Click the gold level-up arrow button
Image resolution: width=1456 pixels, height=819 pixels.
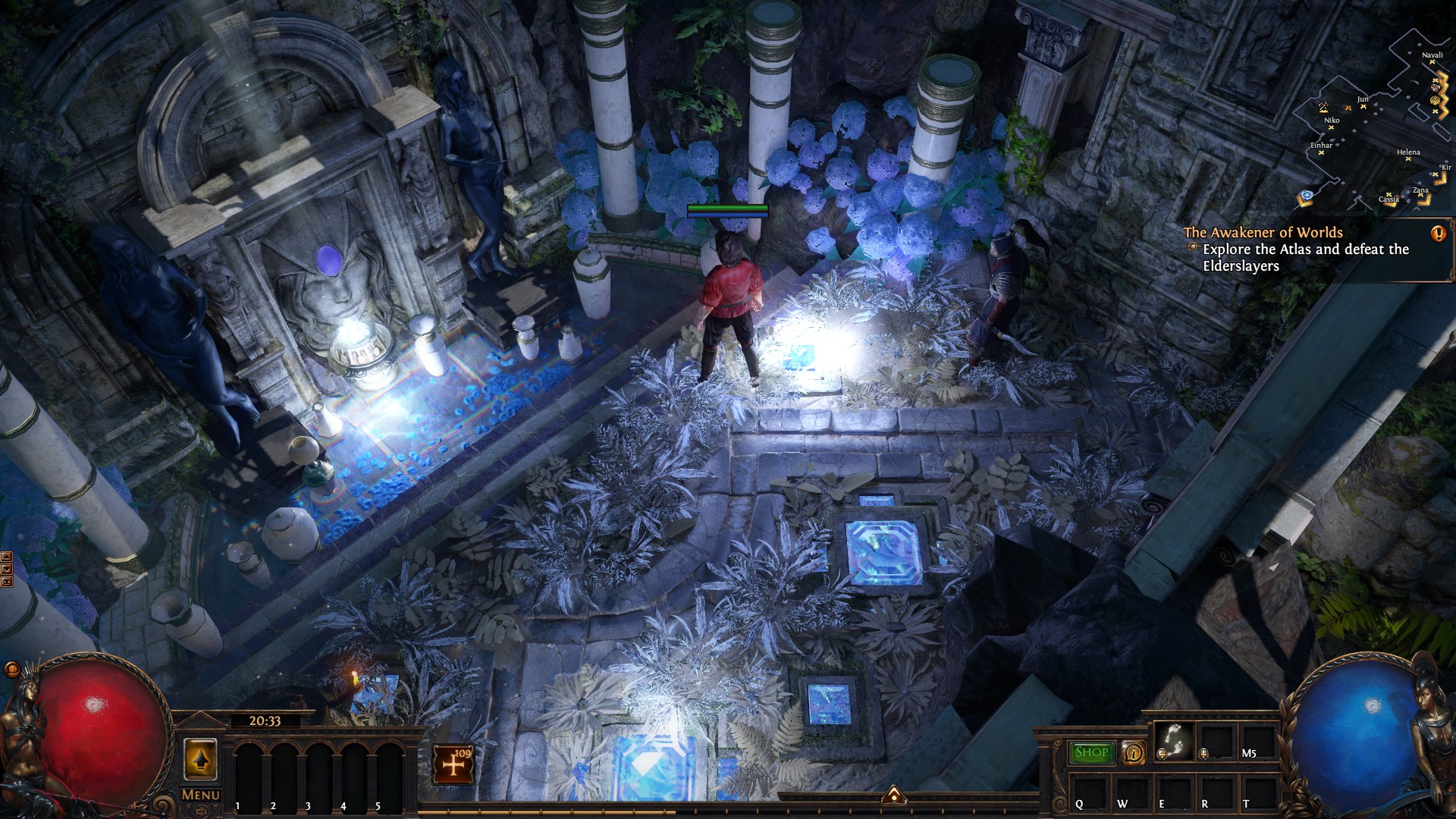click(200, 760)
